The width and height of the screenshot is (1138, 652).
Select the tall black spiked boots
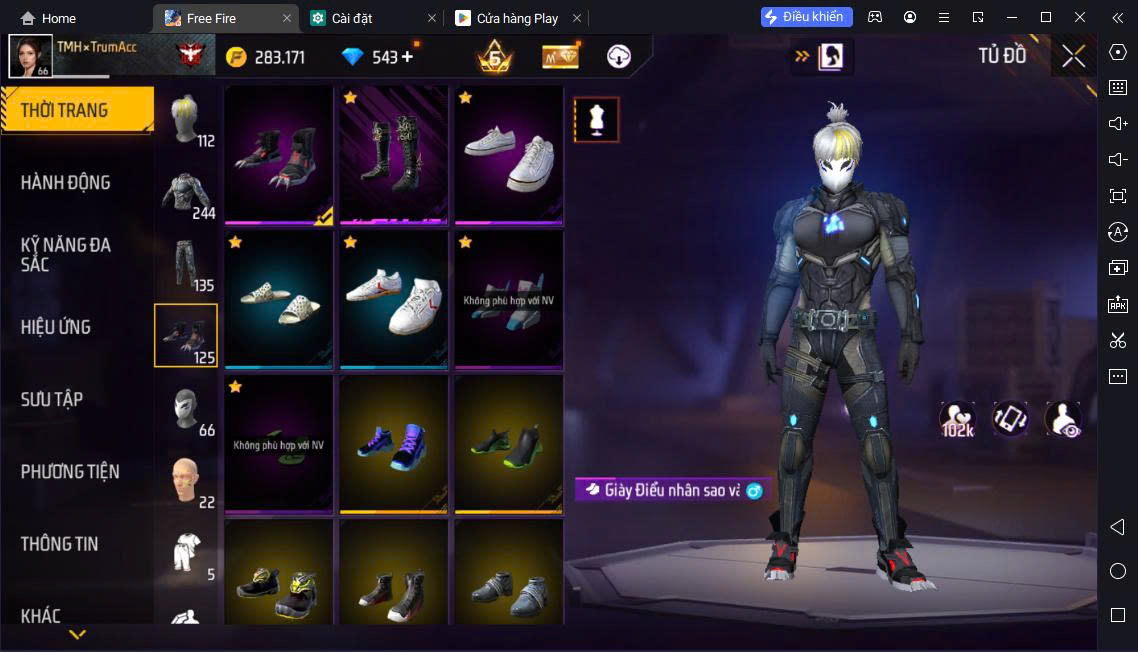(394, 155)
